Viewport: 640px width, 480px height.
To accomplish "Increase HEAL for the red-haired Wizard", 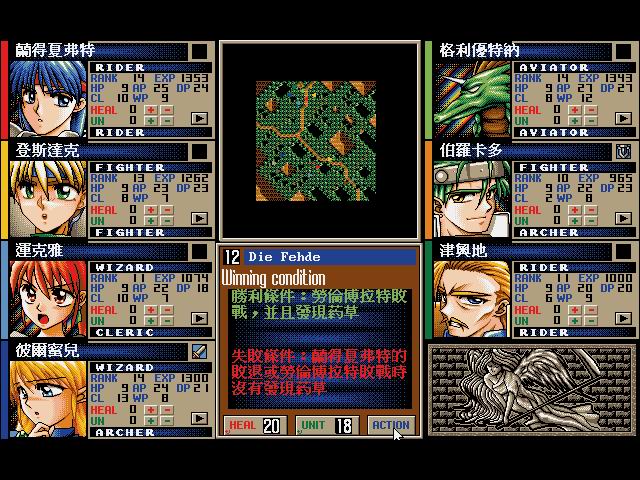I will (x=152, y=309).
